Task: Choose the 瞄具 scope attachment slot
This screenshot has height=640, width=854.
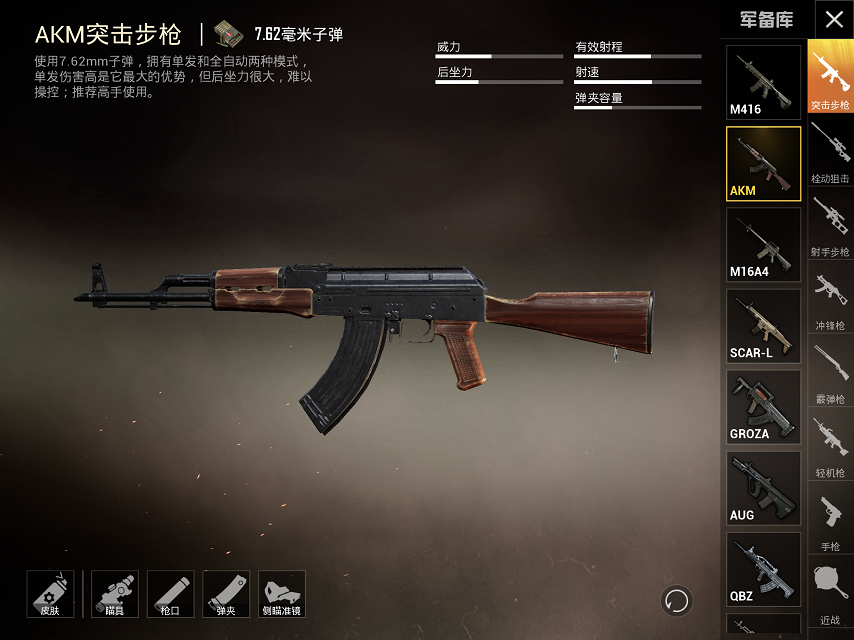Action: tap(115, 594)
